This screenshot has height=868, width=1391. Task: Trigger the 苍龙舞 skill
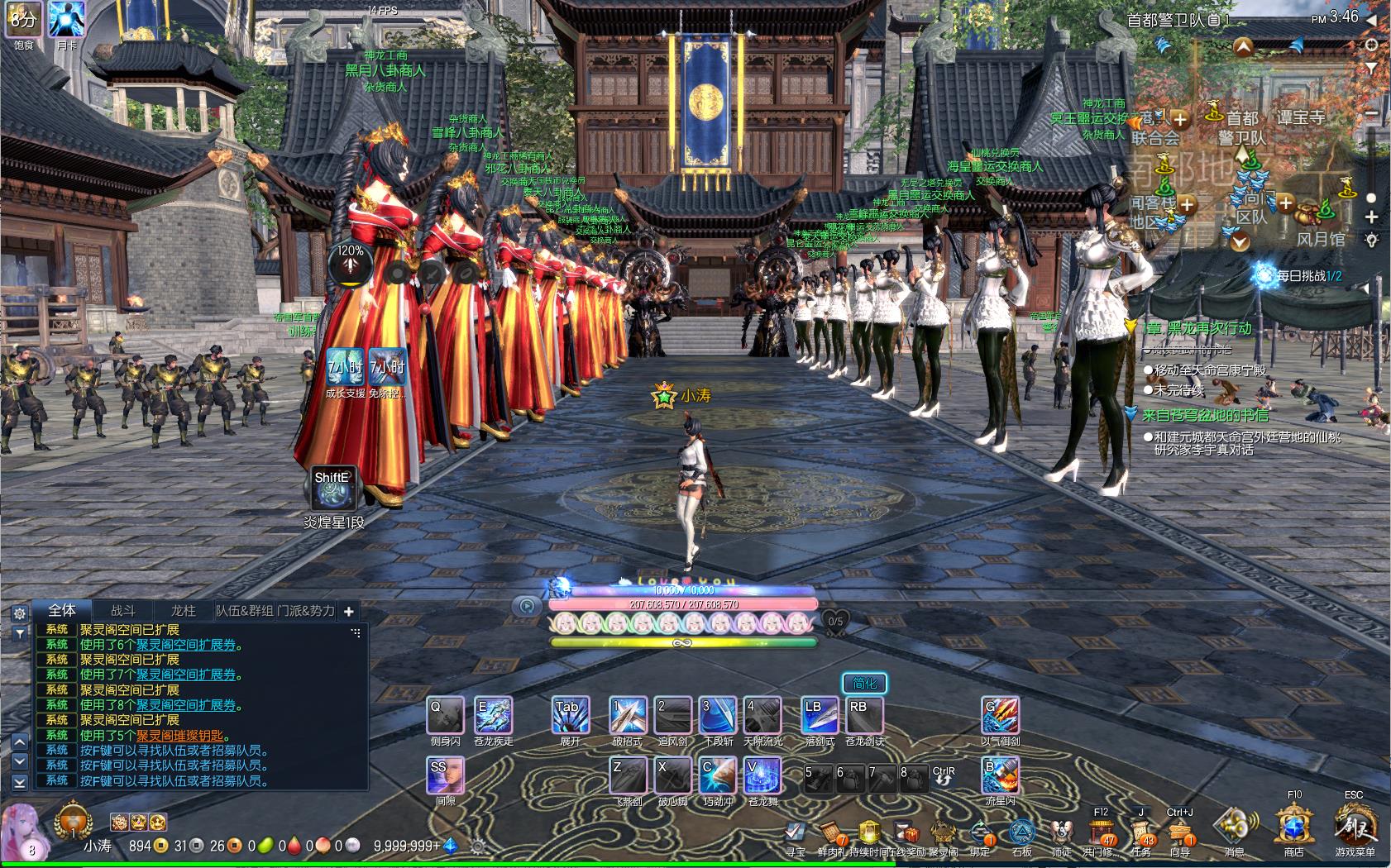pyautogui.click(x=764, y=777)
